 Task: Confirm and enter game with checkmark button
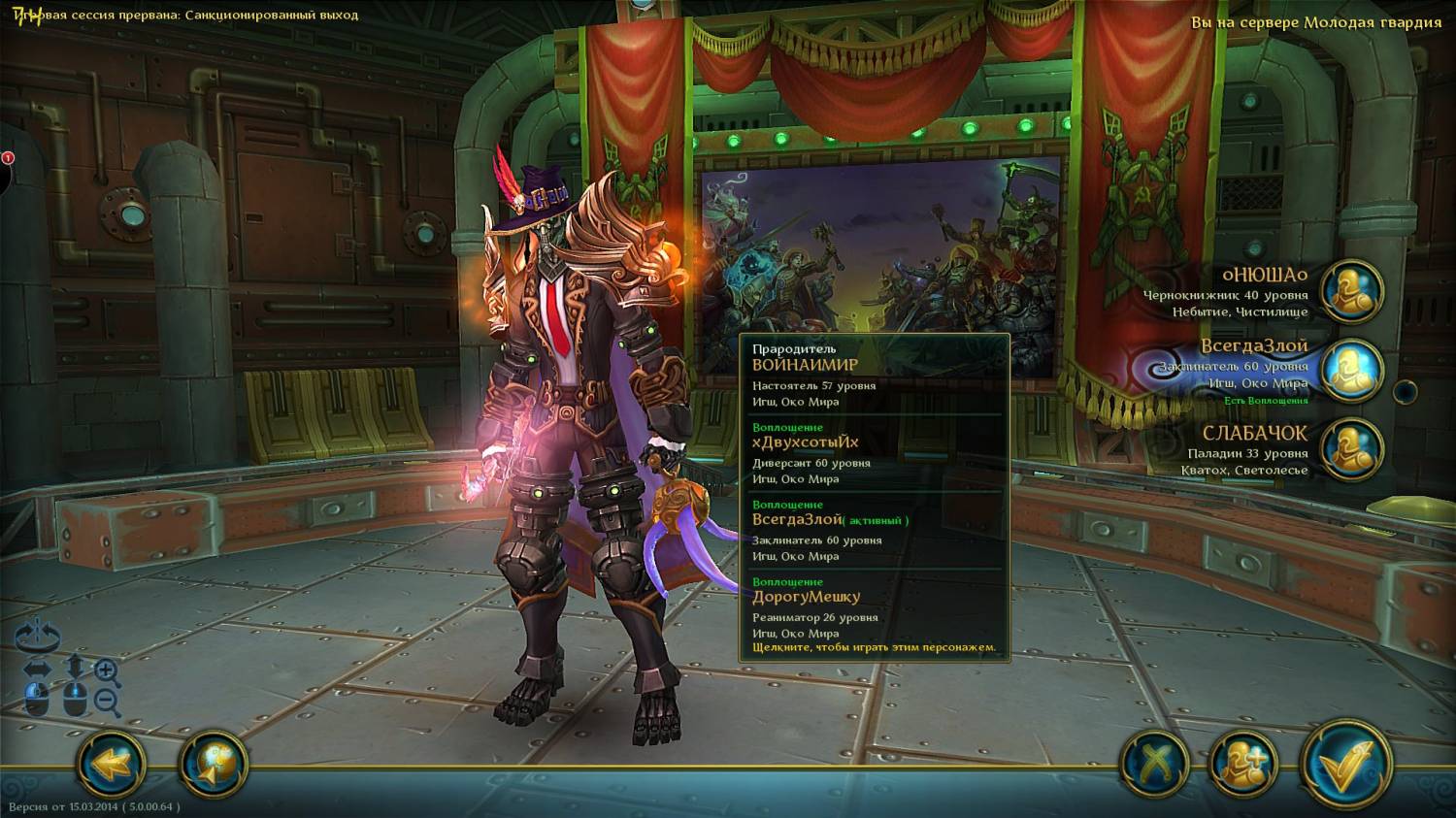tap(1347, 766)
